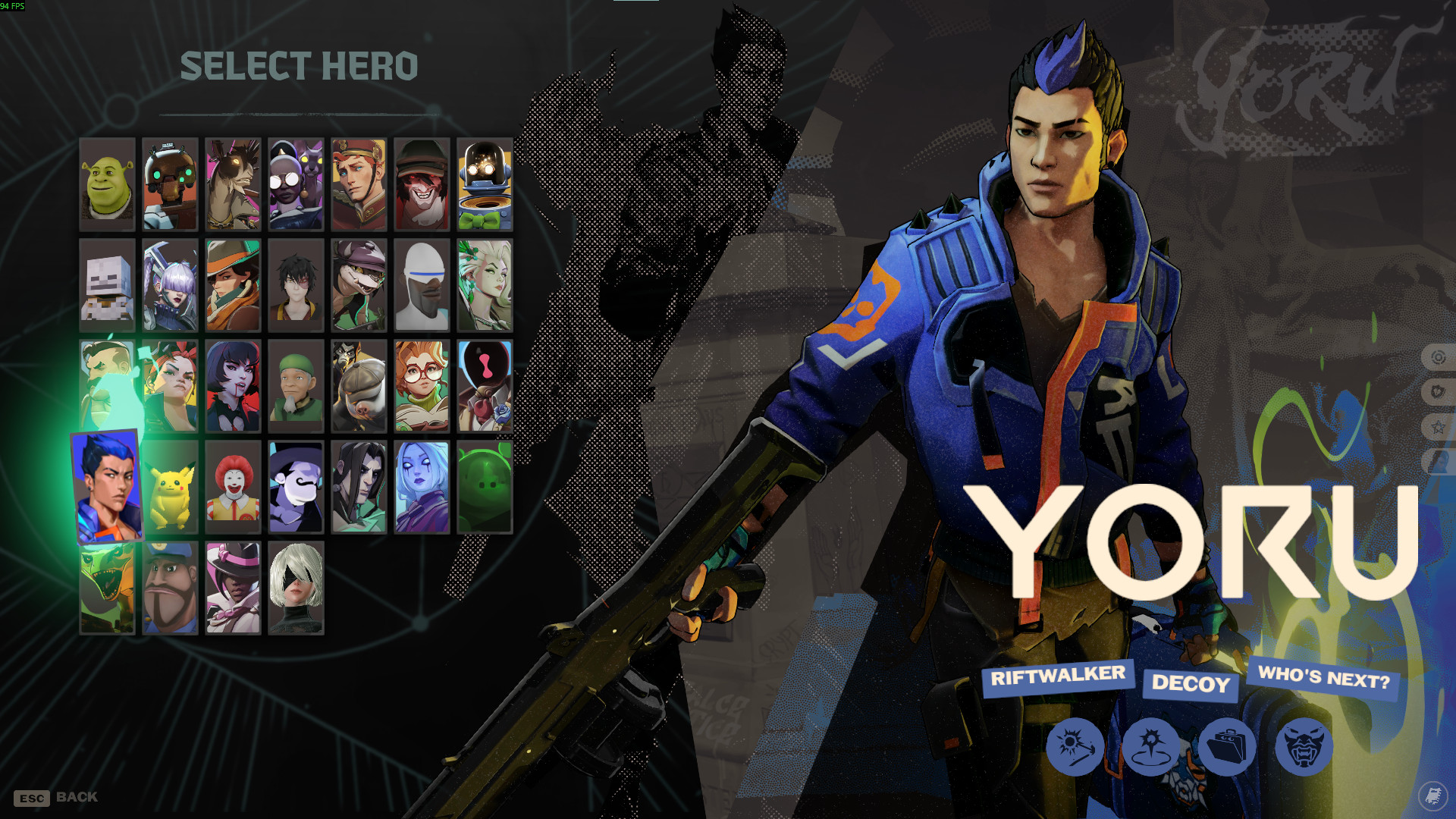
Task: Select the Ronald McDonald hero thumbnail
Action: 233,489
